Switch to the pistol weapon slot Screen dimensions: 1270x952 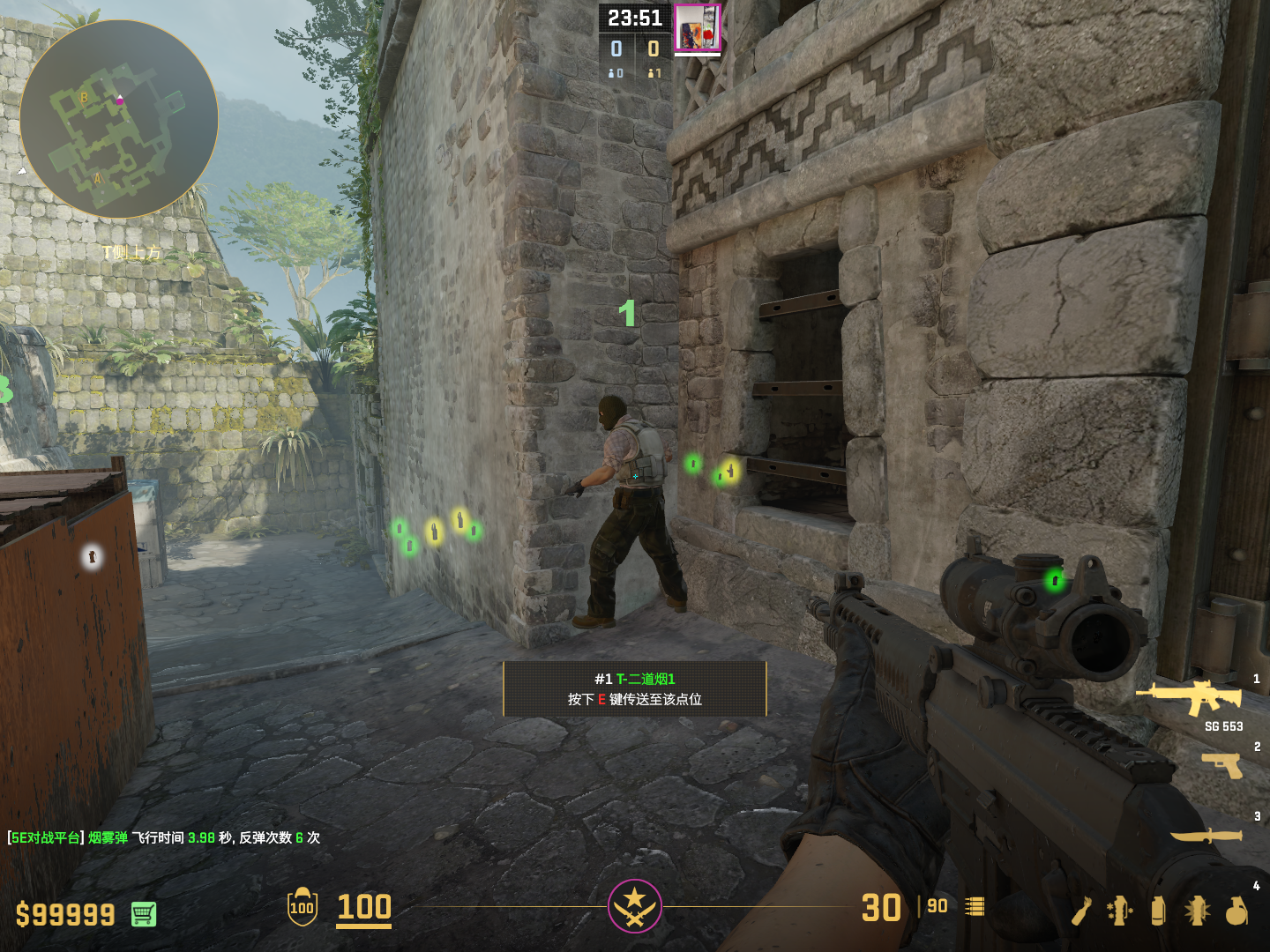pos(1222,764)
